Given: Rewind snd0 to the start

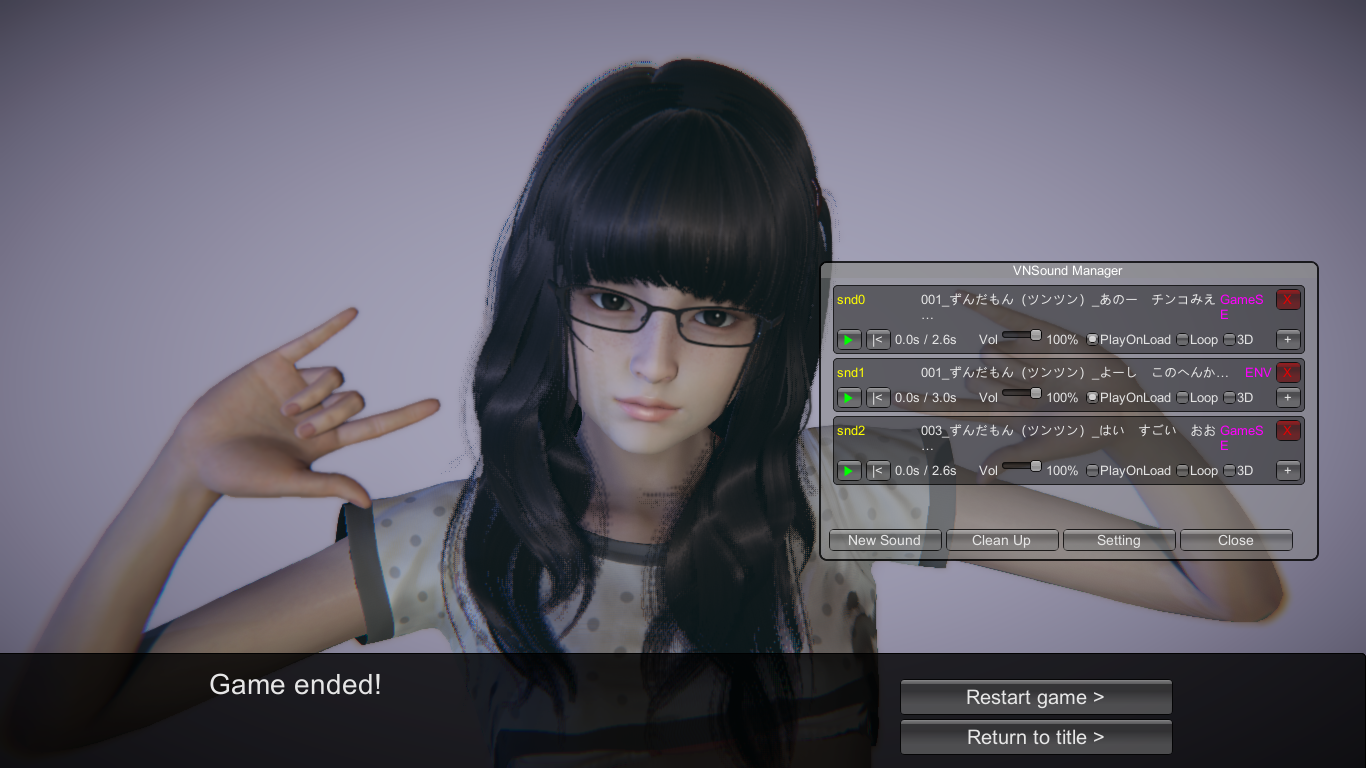Looking at the screenshot, I should coord(878,340).
